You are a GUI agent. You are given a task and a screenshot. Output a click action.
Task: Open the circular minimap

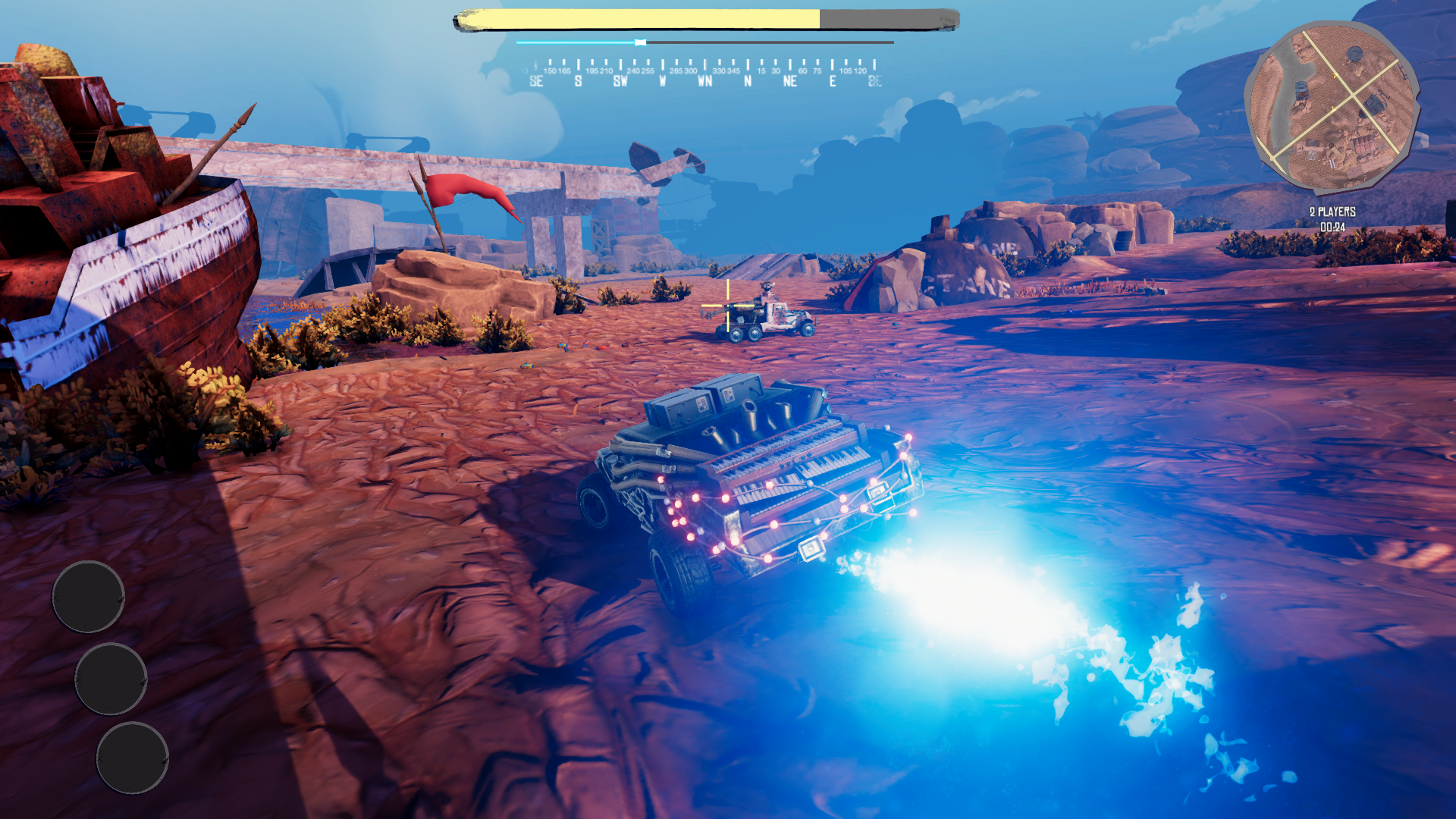[x=1332, y=107]
